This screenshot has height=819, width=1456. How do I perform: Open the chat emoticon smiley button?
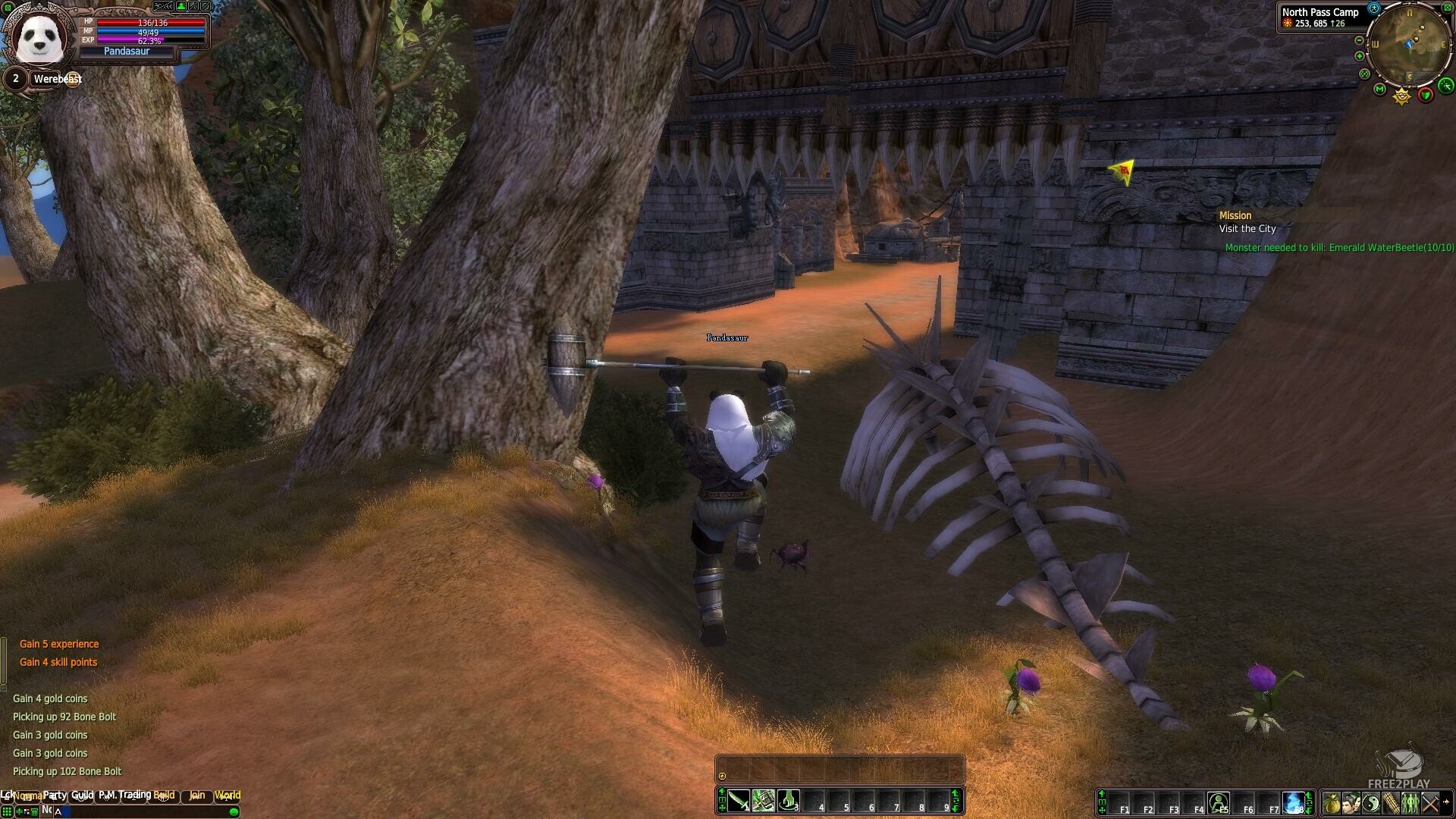pyautogui.click(x=234, y=811)
